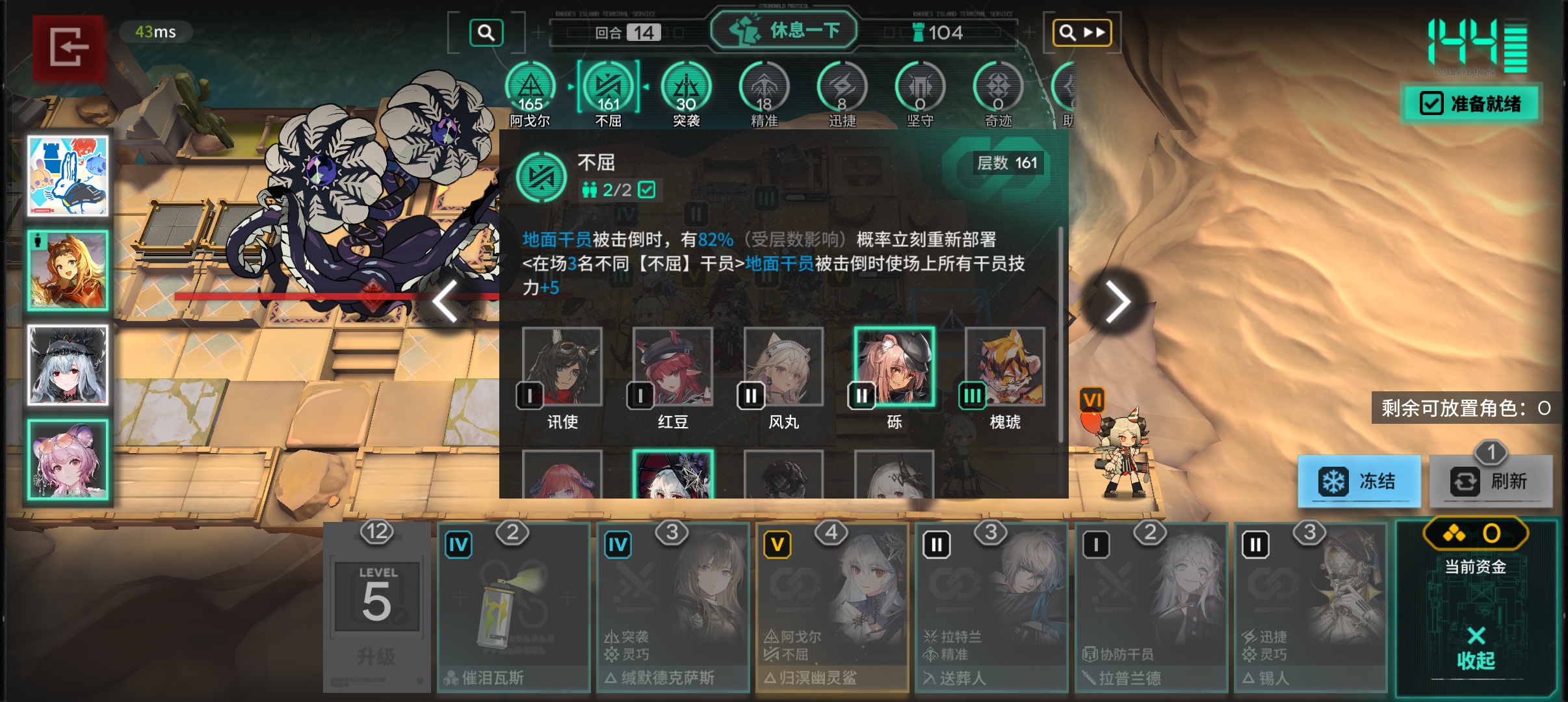Collapse the shop with 收起
Screen dimensions: 1568x702
1475,649
